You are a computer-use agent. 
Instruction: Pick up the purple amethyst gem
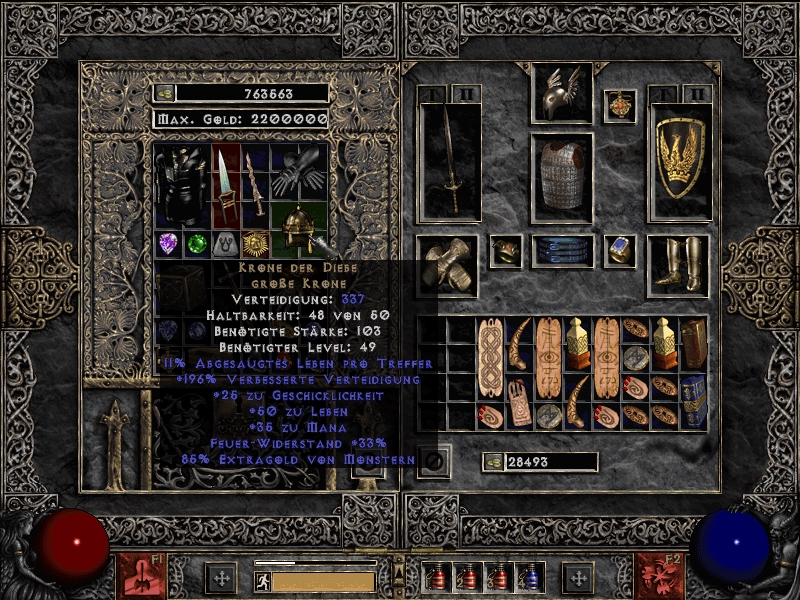pos(167,244)
